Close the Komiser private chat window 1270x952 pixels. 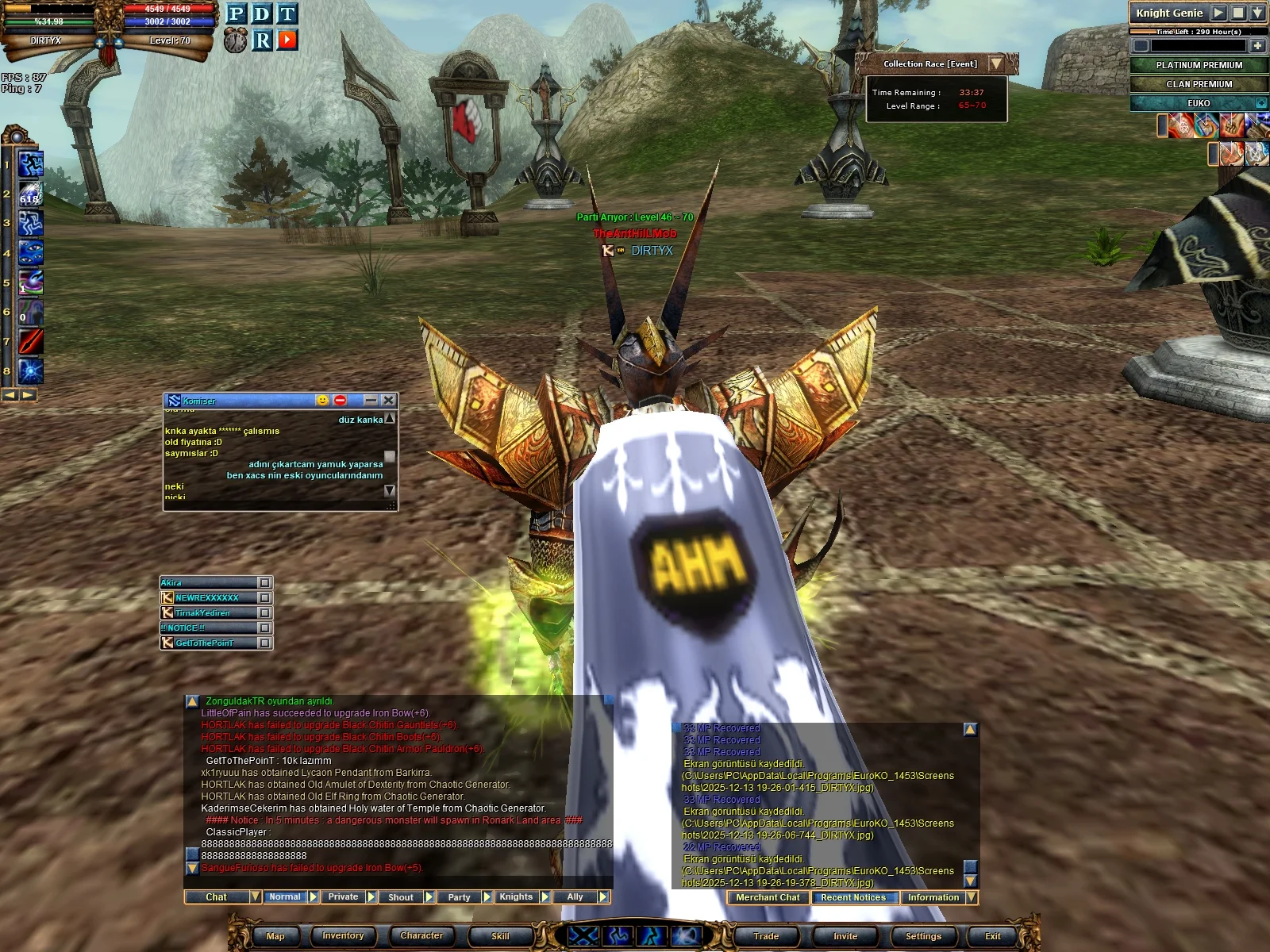pyautogui.click(x=388, y=401)
